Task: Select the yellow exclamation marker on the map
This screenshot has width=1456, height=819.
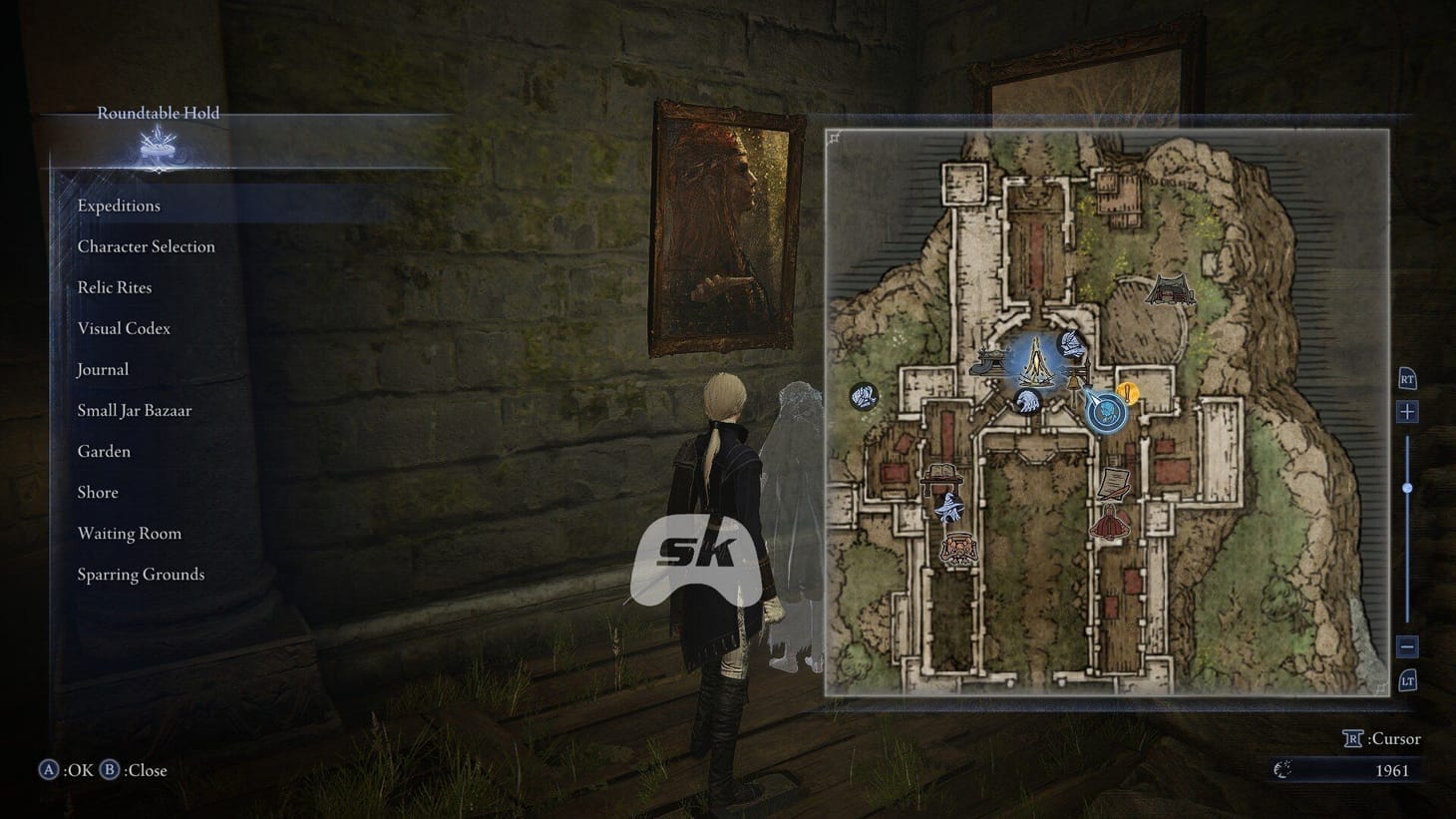Action: [1128, 391]
